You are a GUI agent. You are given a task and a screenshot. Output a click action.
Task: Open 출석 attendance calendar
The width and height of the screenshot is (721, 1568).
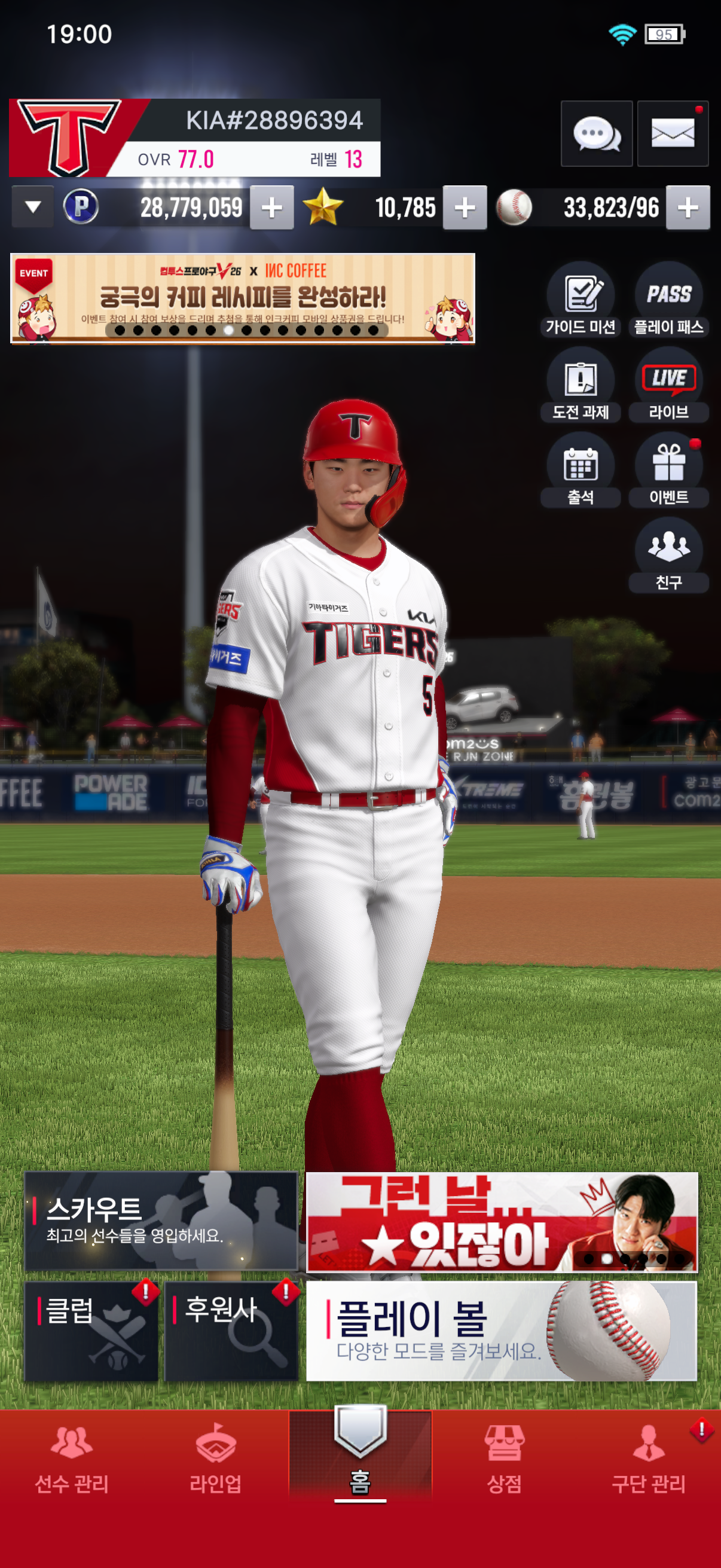(581, 470)
